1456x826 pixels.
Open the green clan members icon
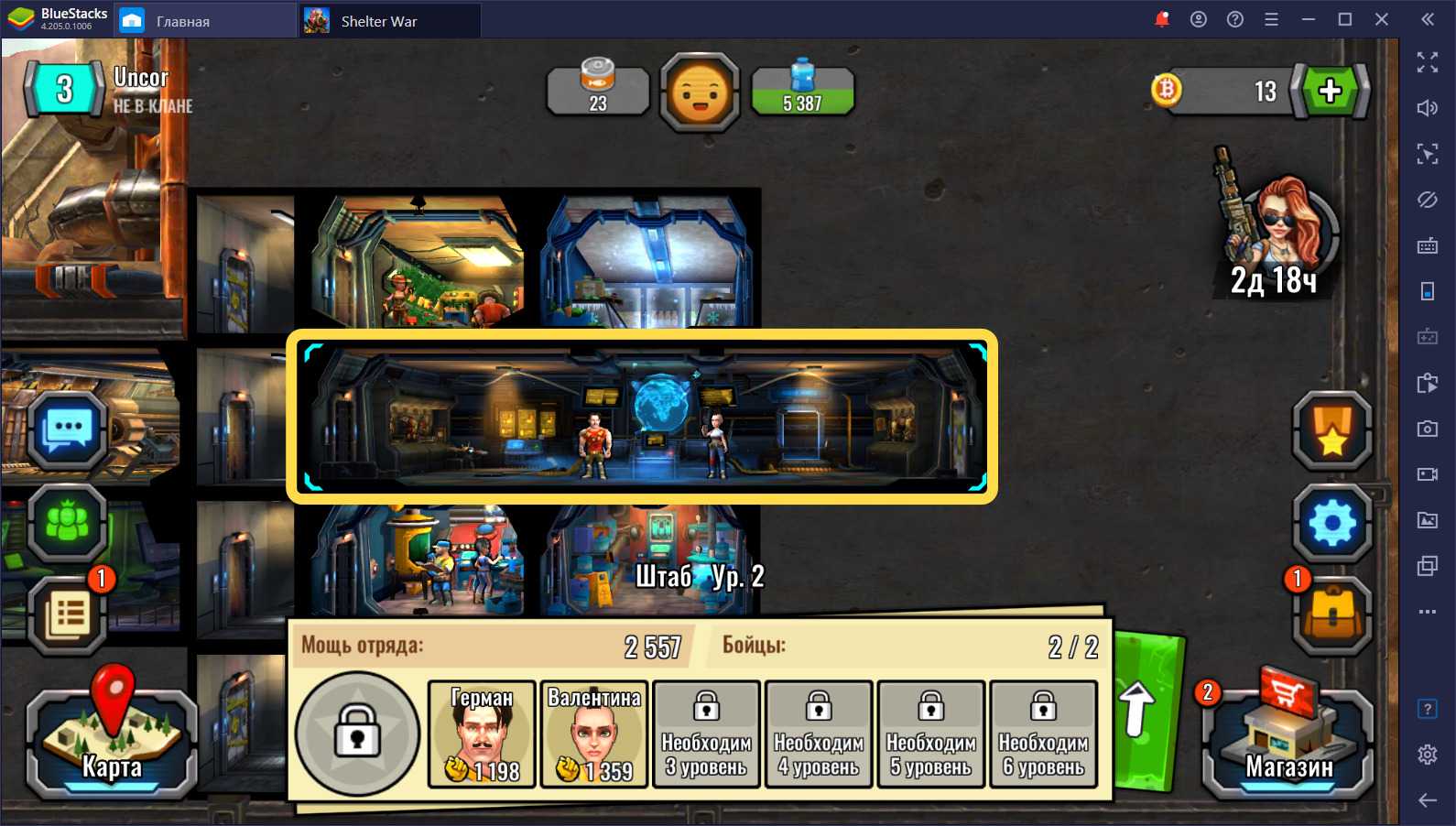pos(68,522)
